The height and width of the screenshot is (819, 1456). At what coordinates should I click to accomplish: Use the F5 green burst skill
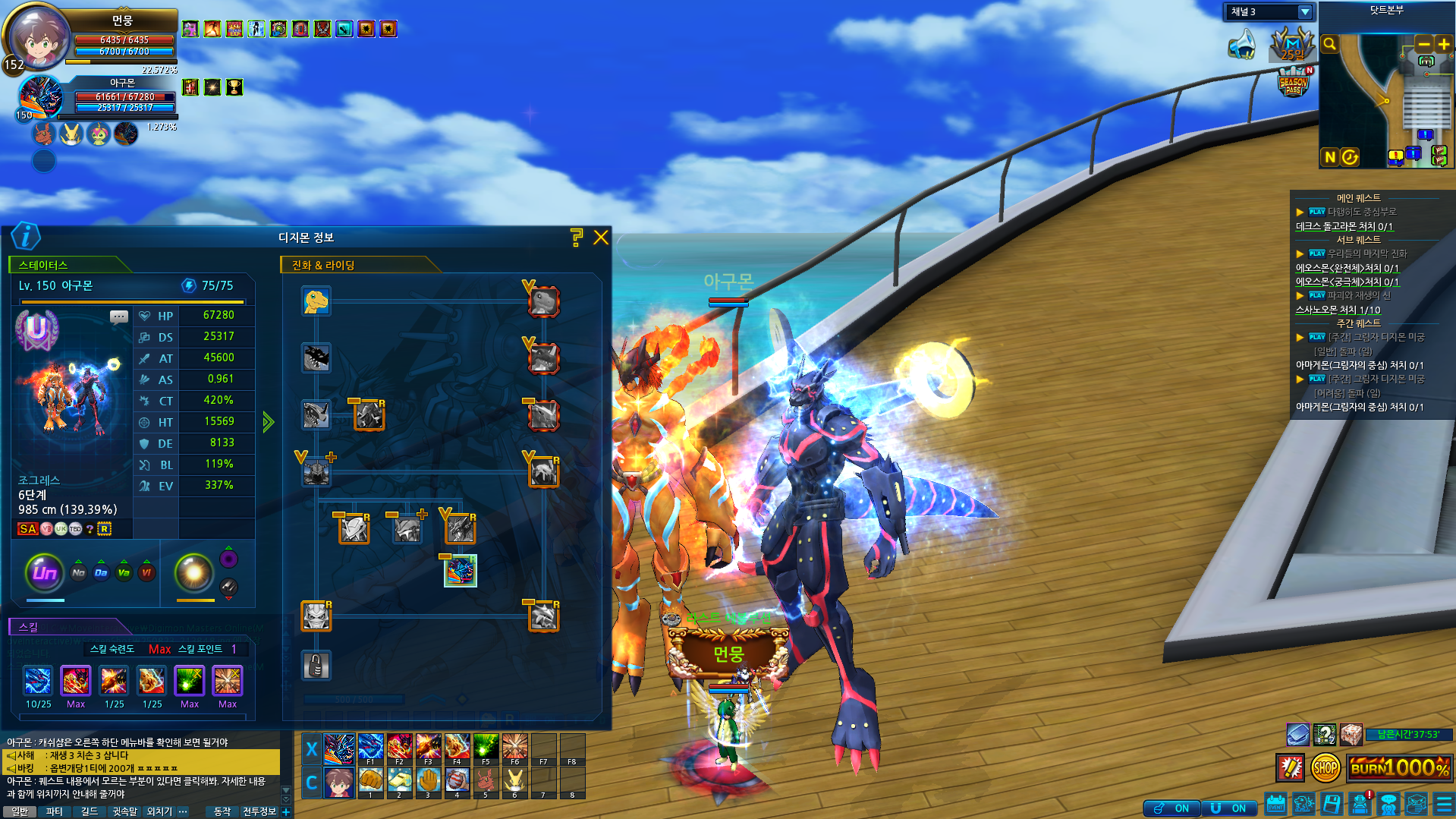point(486,747)
